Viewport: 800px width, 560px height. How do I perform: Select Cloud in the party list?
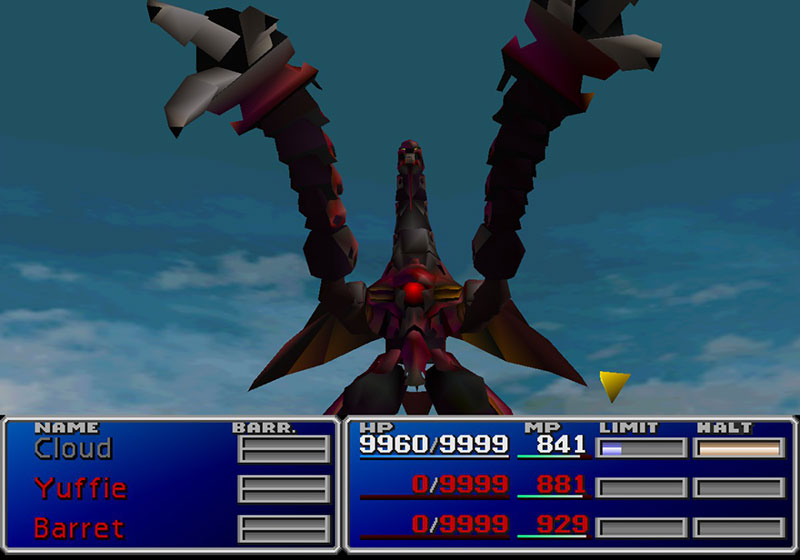pos(73,449)
